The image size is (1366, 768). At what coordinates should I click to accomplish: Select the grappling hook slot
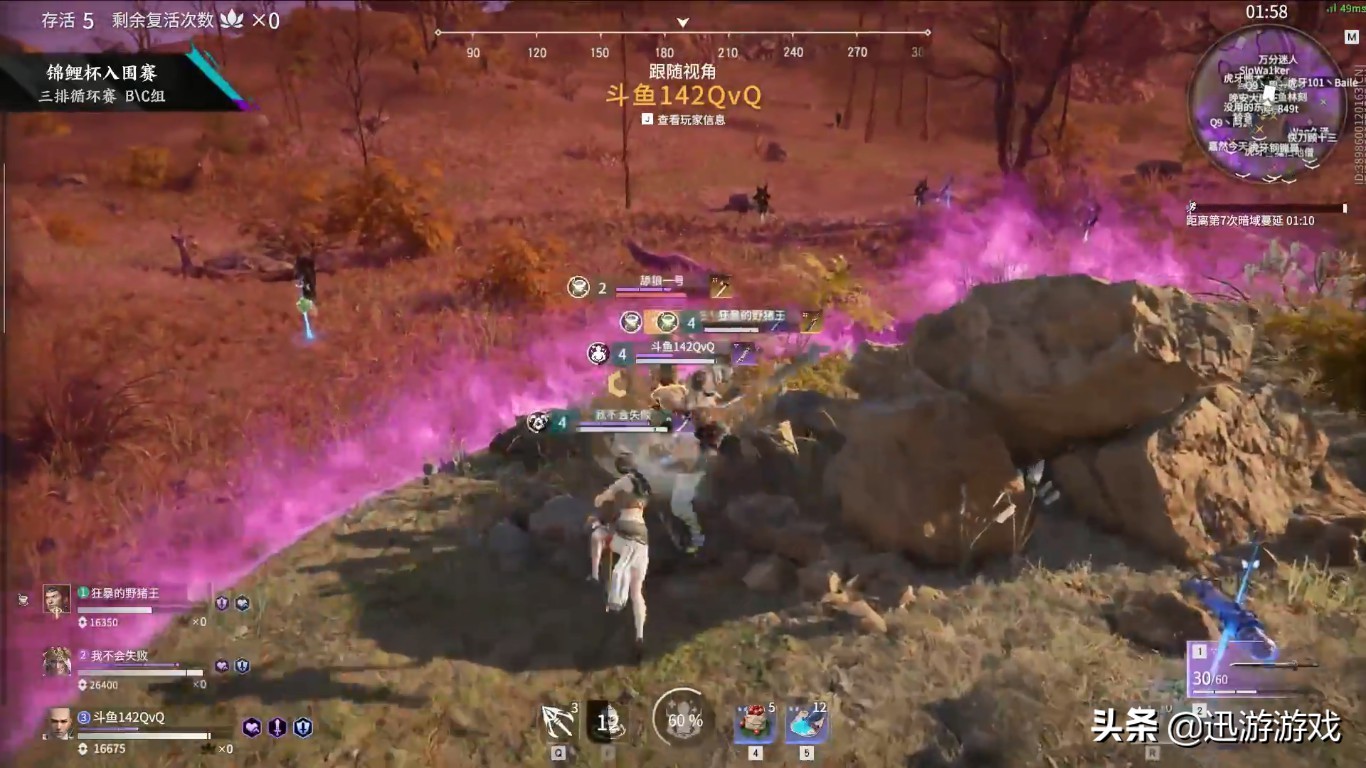pyautogui.click(x=556, y=722)
